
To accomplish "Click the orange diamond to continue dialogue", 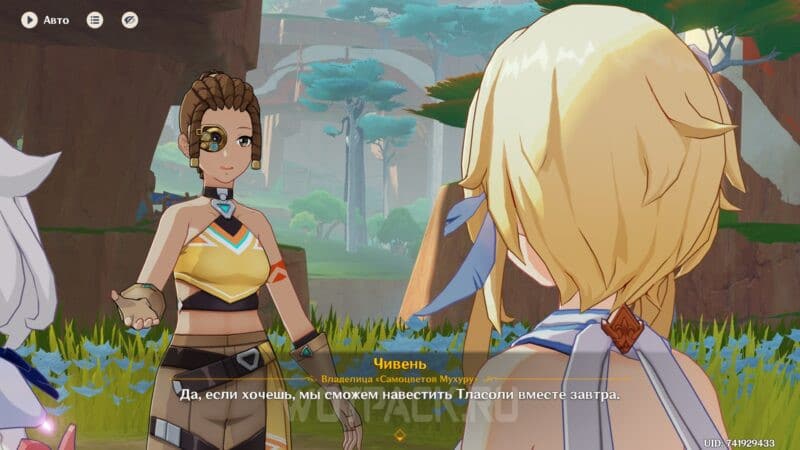I will click(400, 434).
